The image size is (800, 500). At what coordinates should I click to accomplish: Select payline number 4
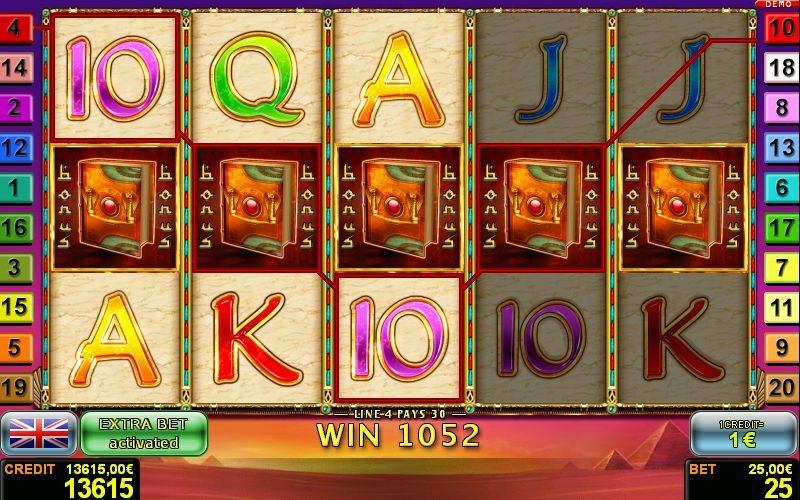[x=15, y=29]
